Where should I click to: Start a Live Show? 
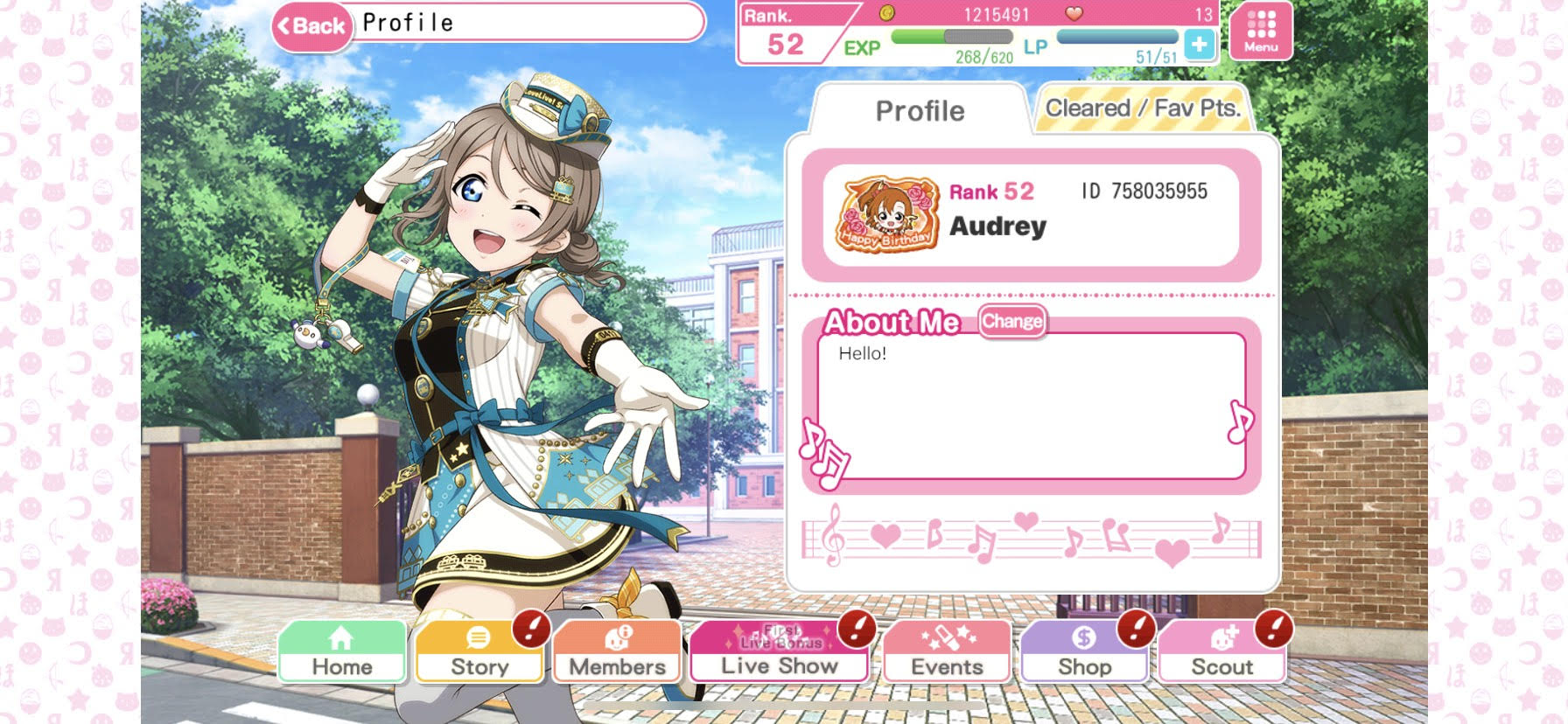[779, 652]
